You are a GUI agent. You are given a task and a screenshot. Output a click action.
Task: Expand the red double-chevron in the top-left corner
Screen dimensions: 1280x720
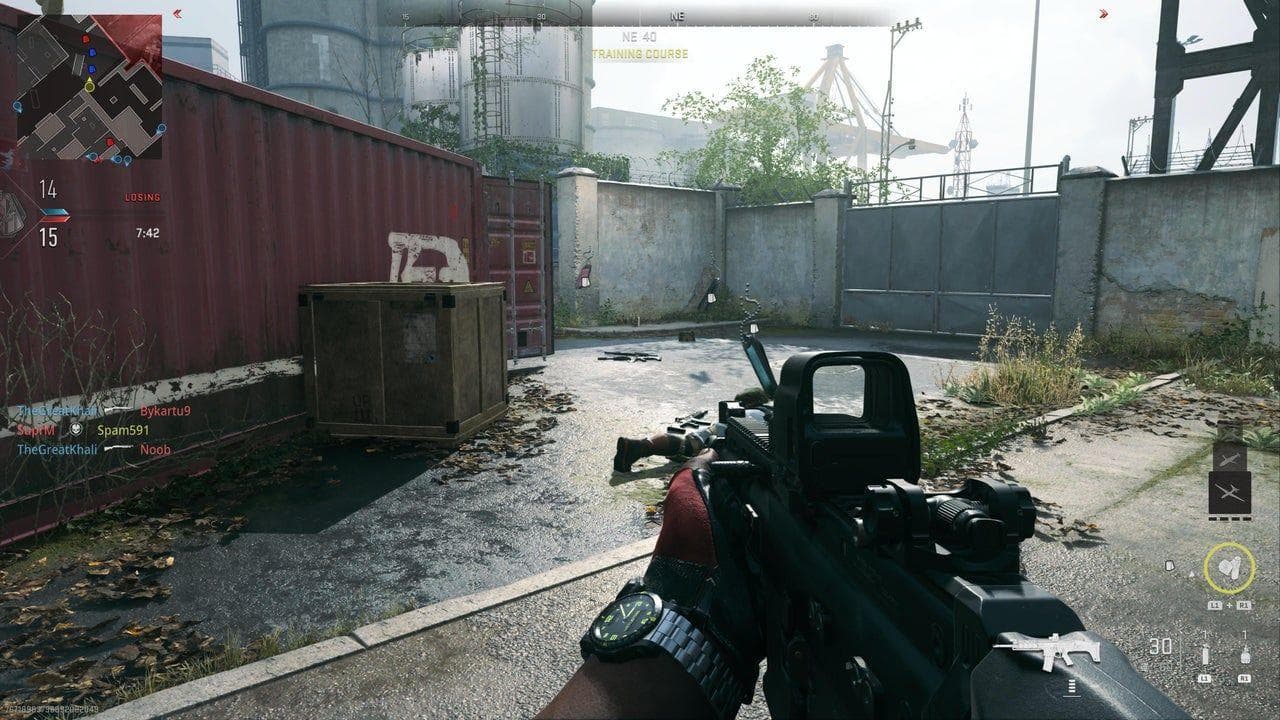[x=177, y=13]
